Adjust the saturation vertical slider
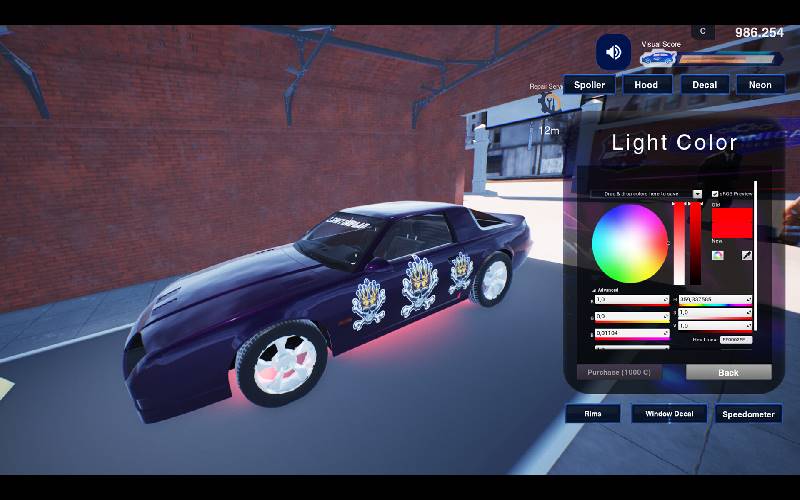This screenshot has width=800, height=500. 679,243
